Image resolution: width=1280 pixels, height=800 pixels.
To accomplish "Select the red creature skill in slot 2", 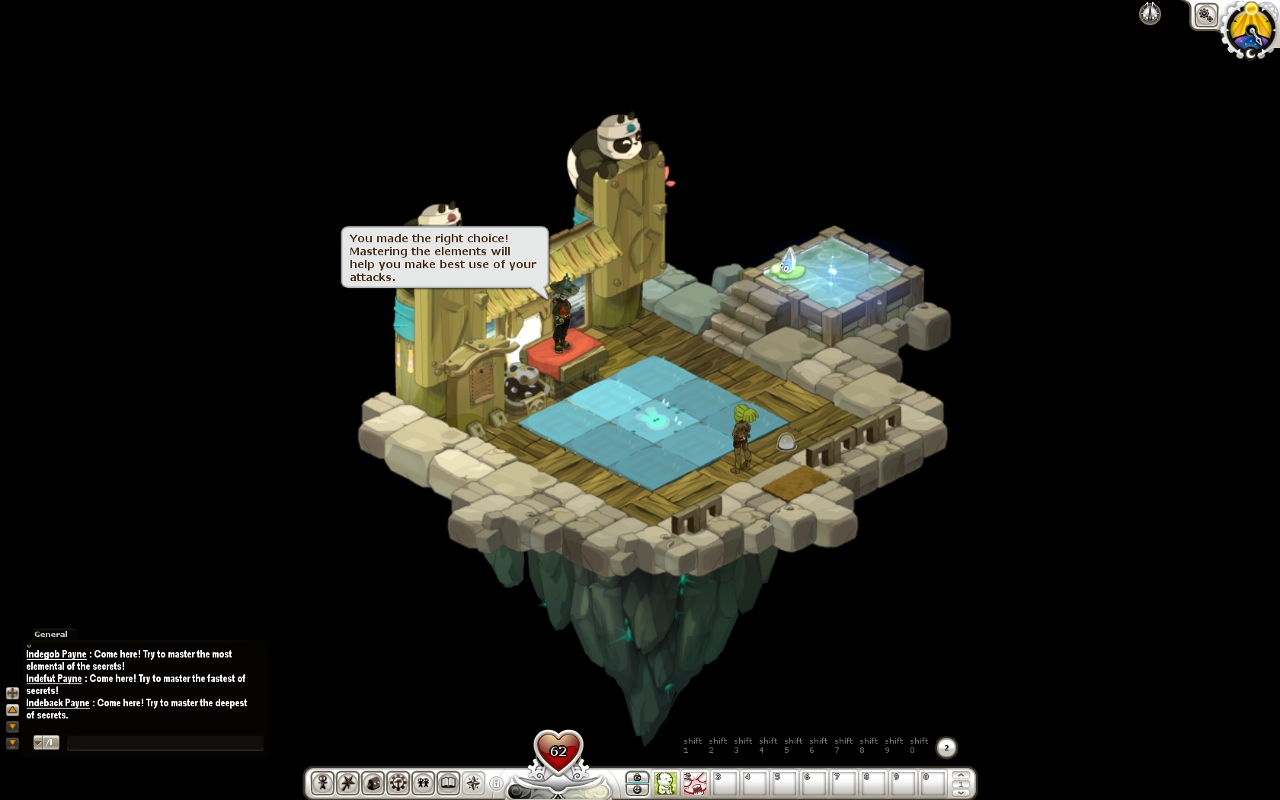I will [695, 783].
